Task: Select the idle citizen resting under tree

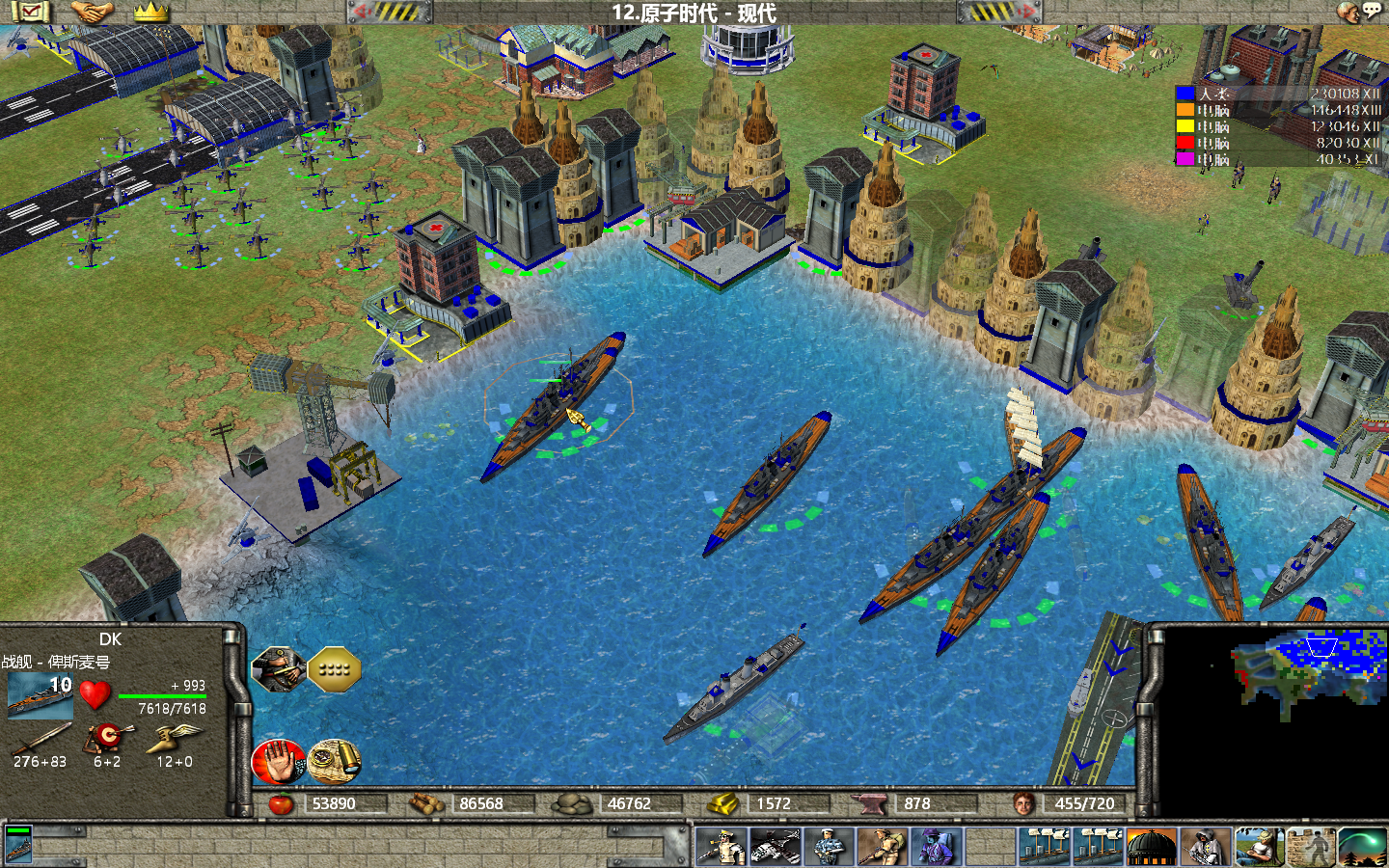Action: [1259, 847]
